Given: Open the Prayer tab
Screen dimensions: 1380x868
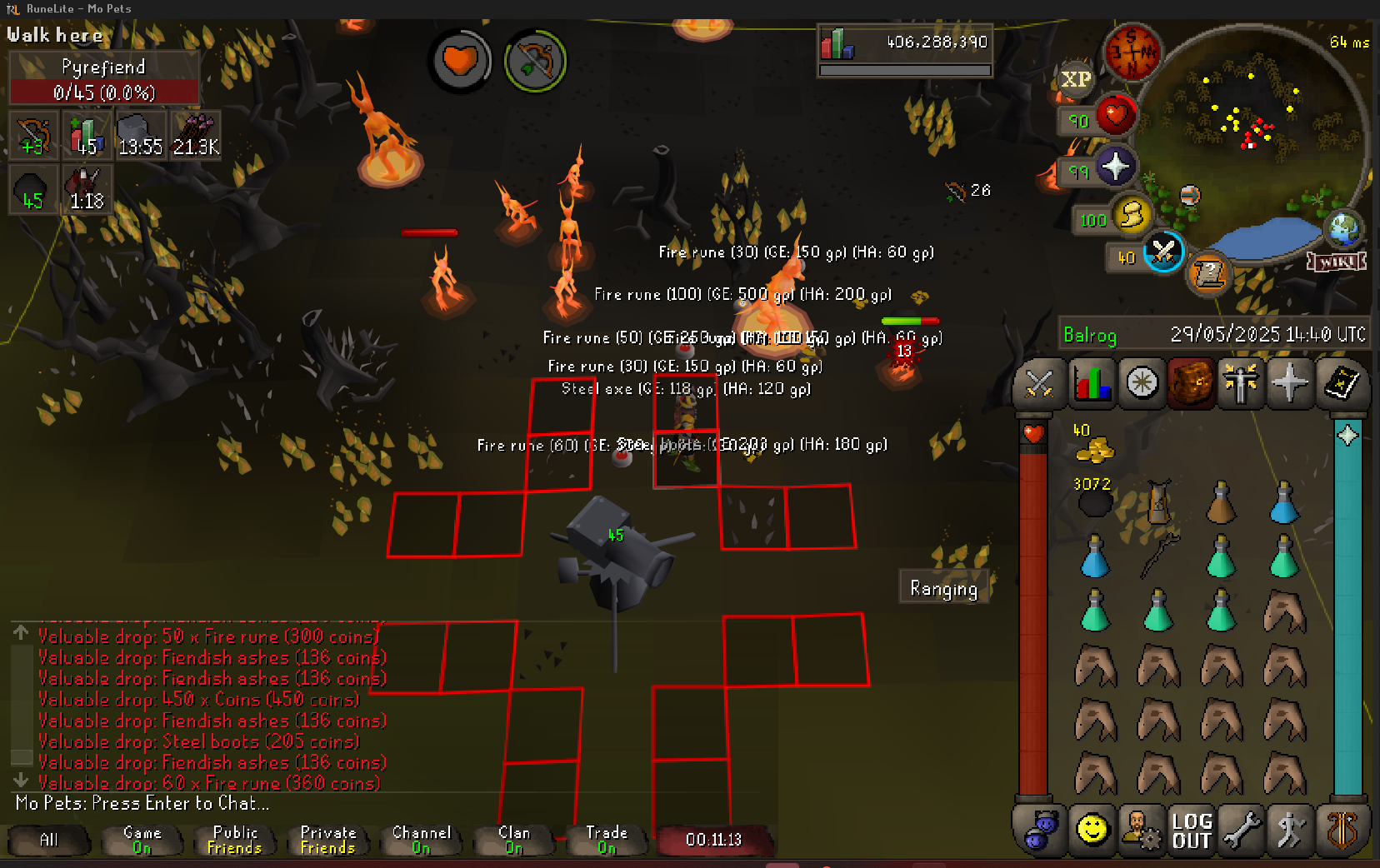Looking at the screenshot, I should (x=1289, y=384).
